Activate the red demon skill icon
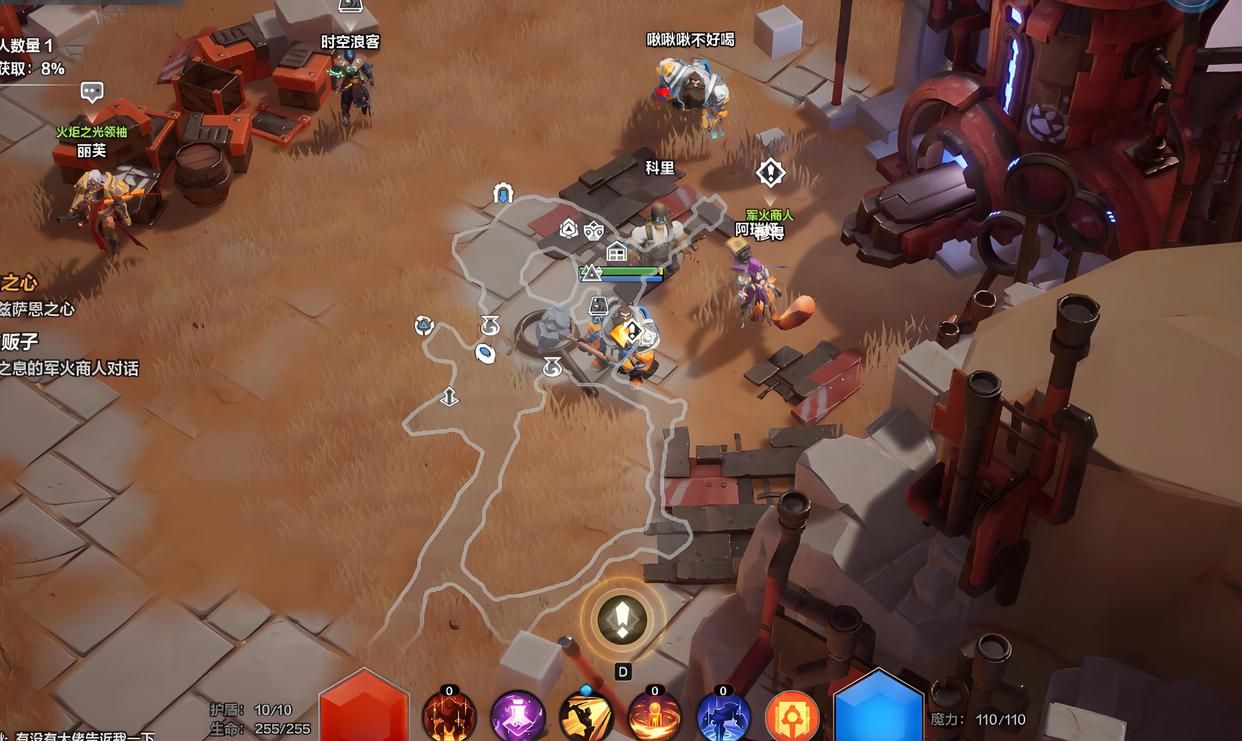1242x741 pixels. pos(448,717)
